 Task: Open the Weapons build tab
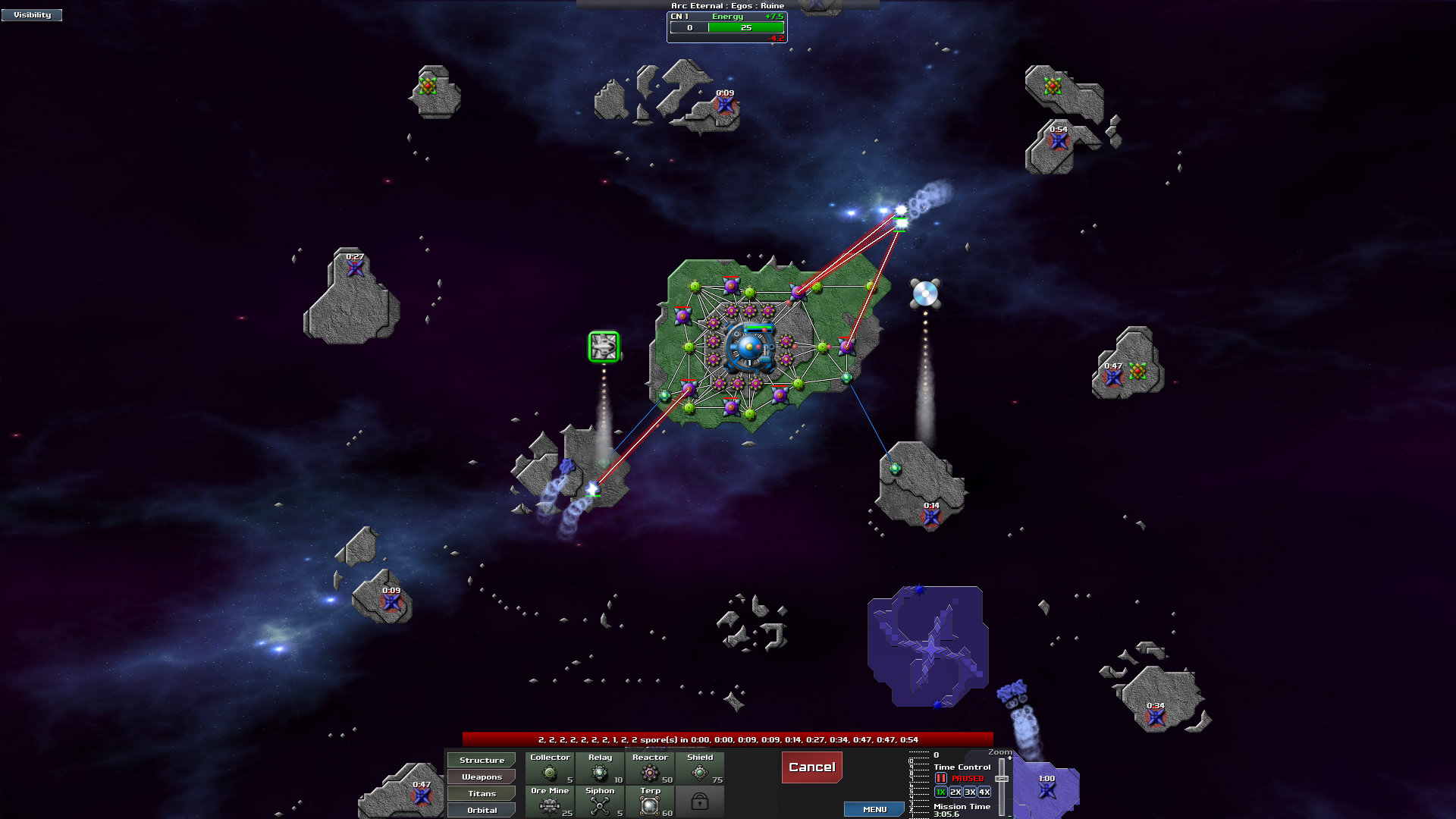(x=482, y=777)
